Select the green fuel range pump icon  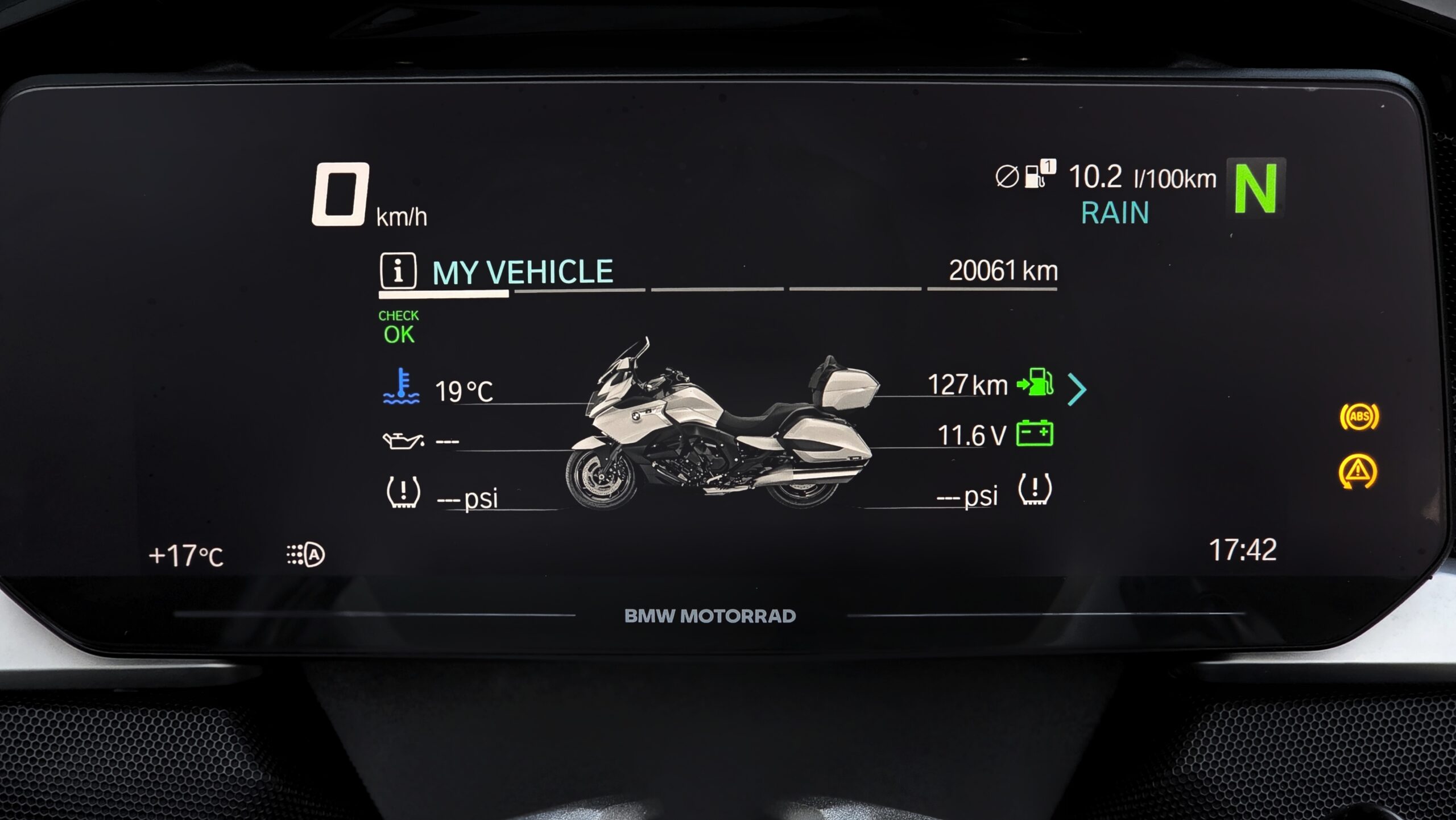coord(1035,381)
